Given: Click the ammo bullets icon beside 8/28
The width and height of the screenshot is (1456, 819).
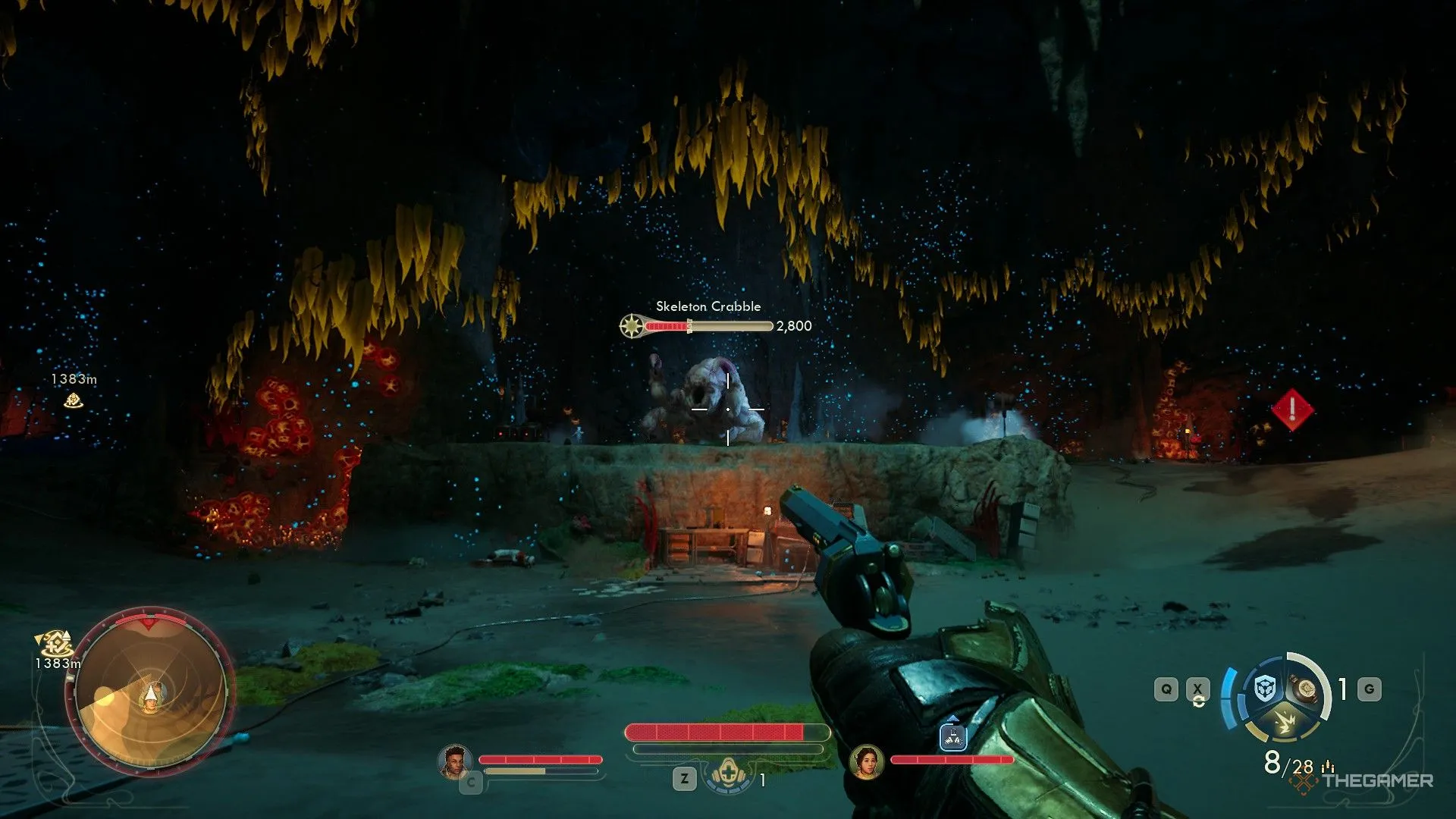Looking at the screenshot, I should [1328, 766].
